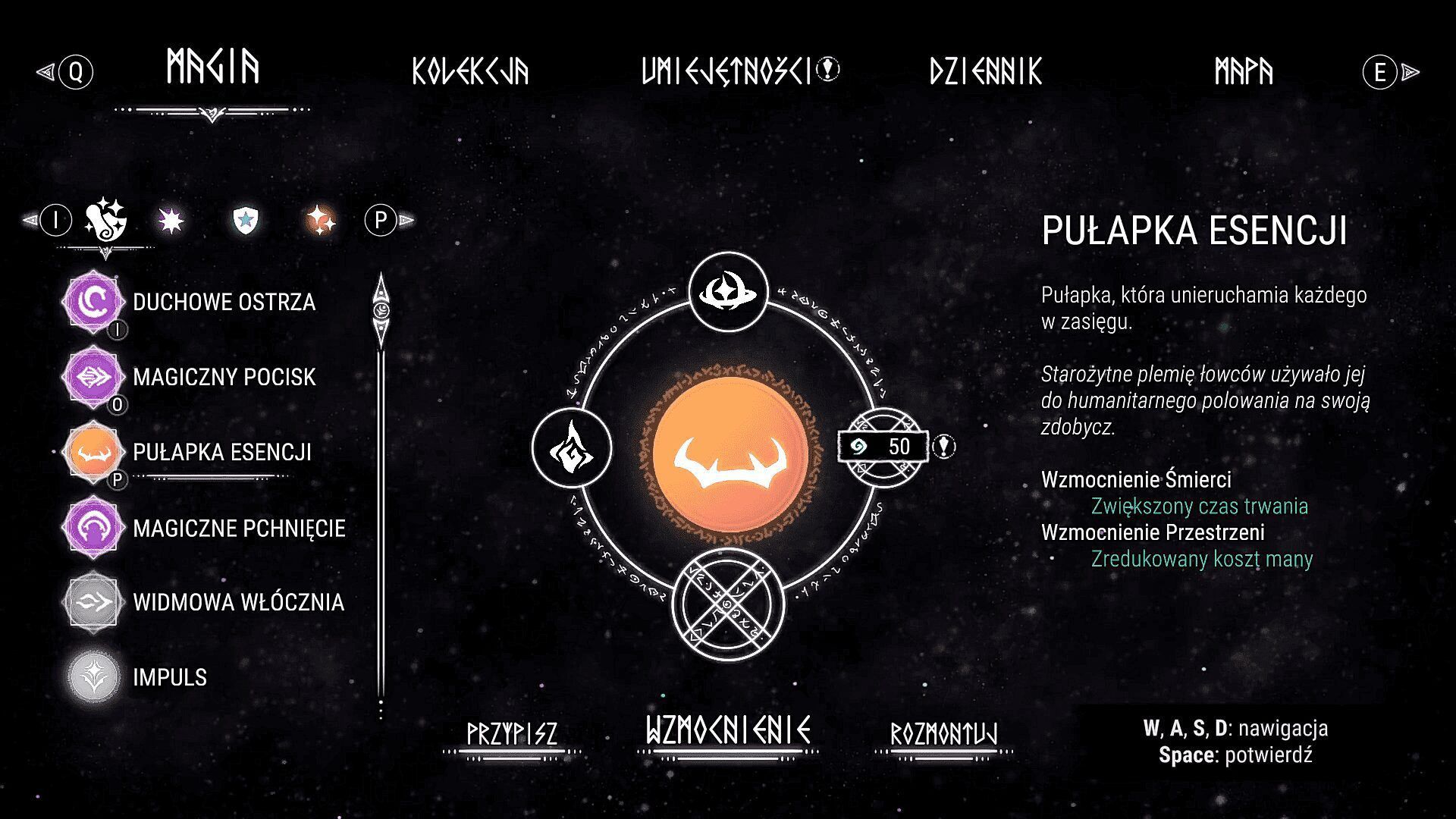The width and height of the screenshot is (1456, 819).
Task: Click the top enhancement slot on the circle
Action: click(728, 292)
